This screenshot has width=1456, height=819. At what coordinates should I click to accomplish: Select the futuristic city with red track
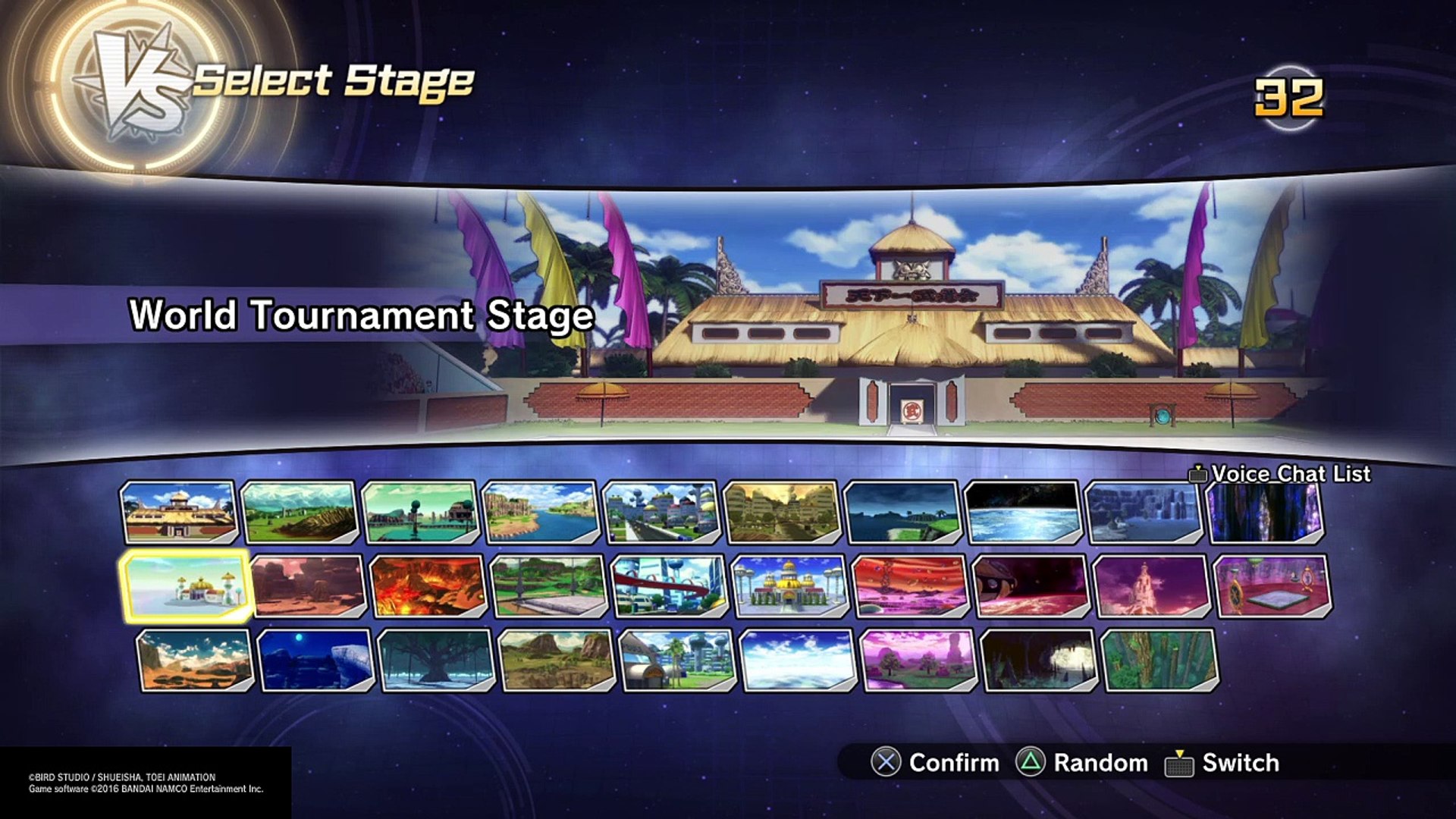click(669, 587)
